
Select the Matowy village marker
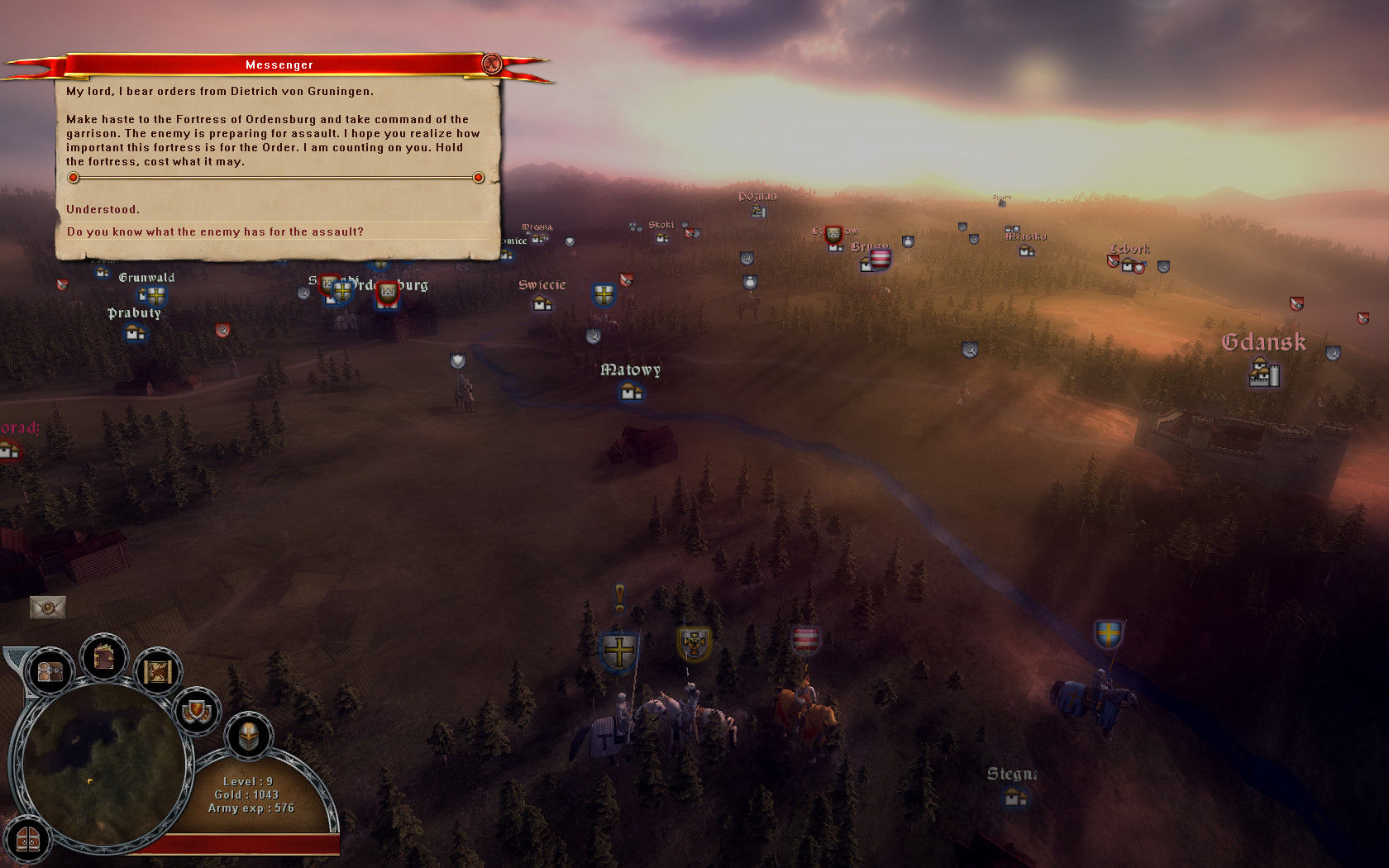[x=632, y=393]
